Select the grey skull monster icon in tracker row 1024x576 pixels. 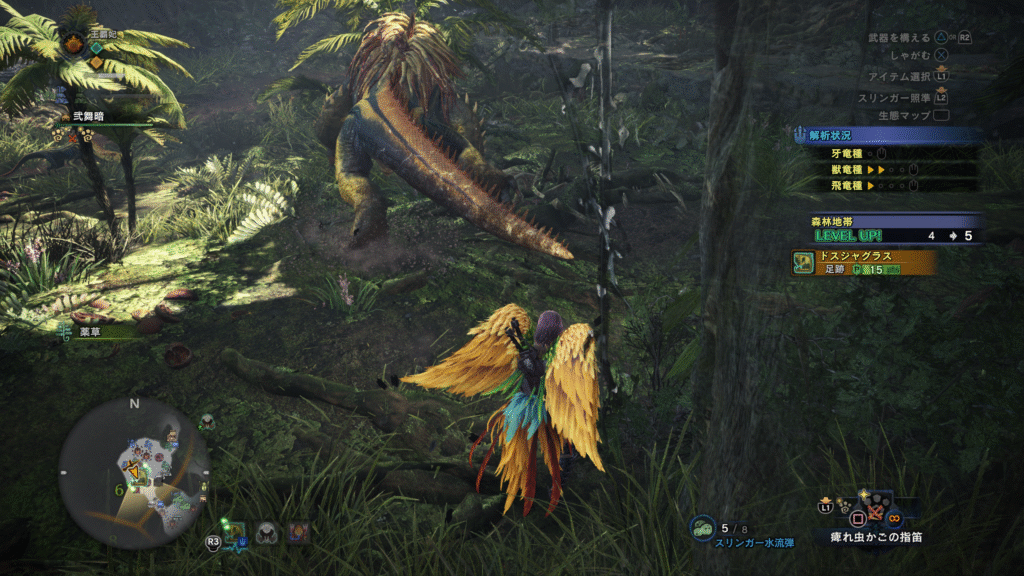click(266, 533)
